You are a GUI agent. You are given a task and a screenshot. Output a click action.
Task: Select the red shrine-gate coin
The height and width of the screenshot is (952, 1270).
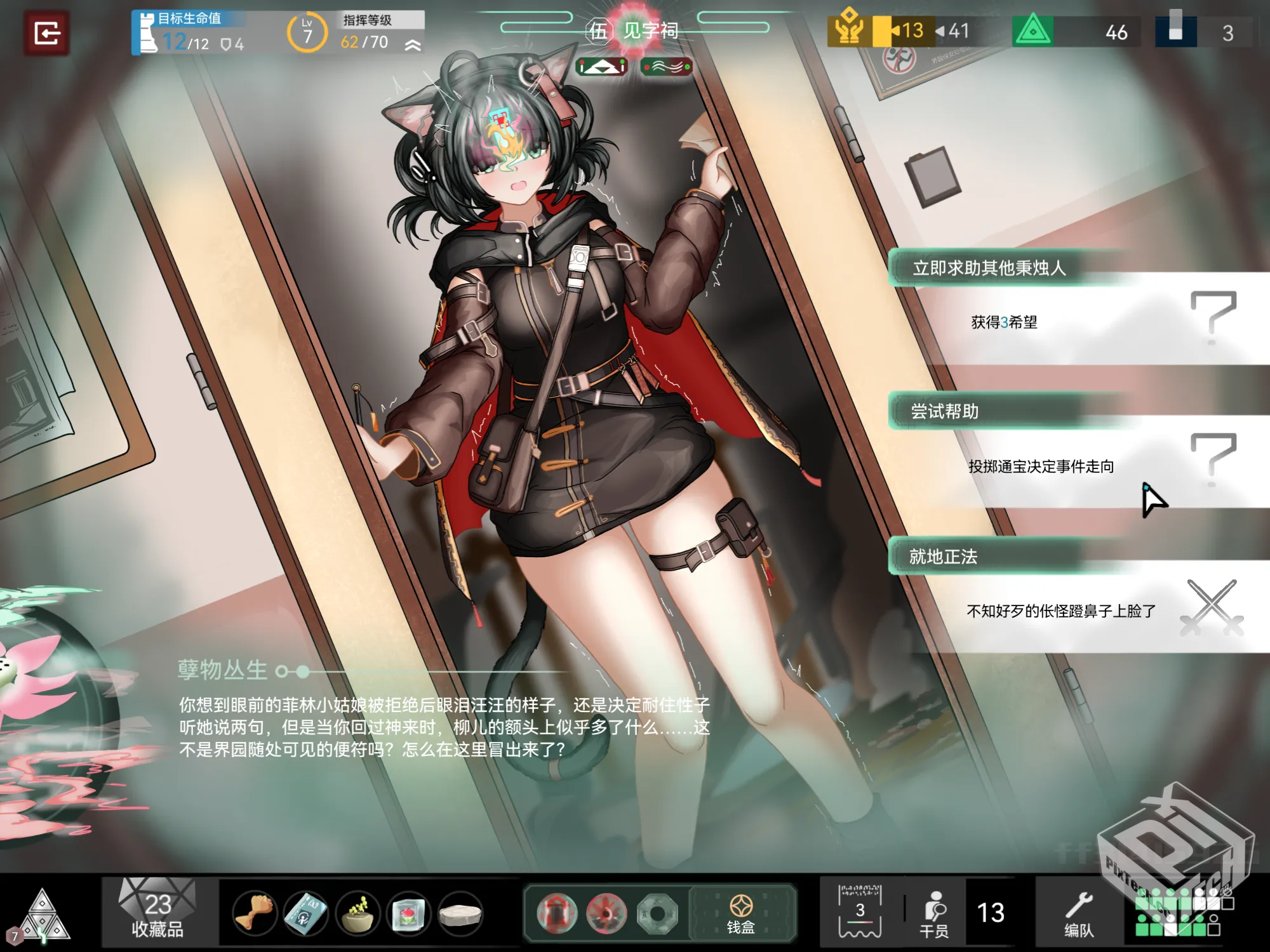[557, 913]
